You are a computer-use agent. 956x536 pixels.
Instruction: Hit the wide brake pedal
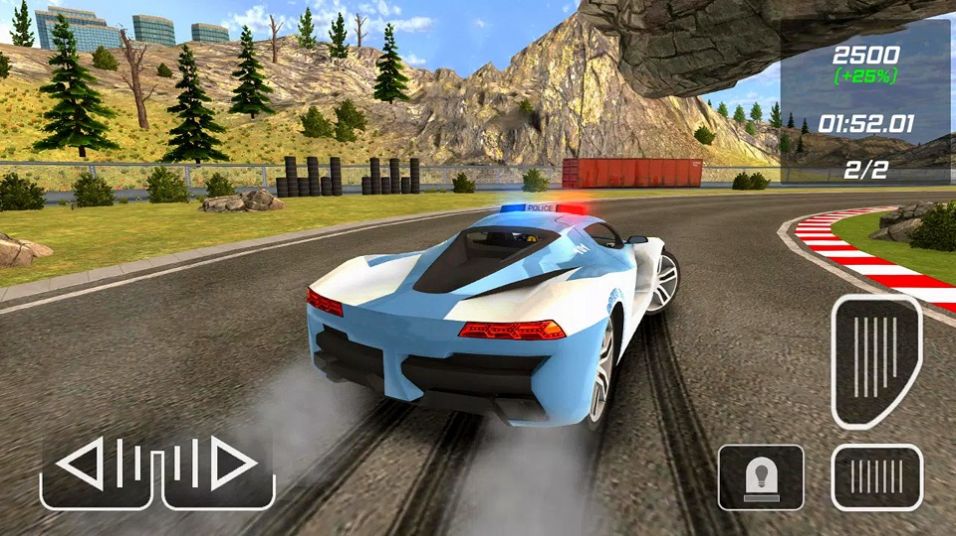click(877, 477)
